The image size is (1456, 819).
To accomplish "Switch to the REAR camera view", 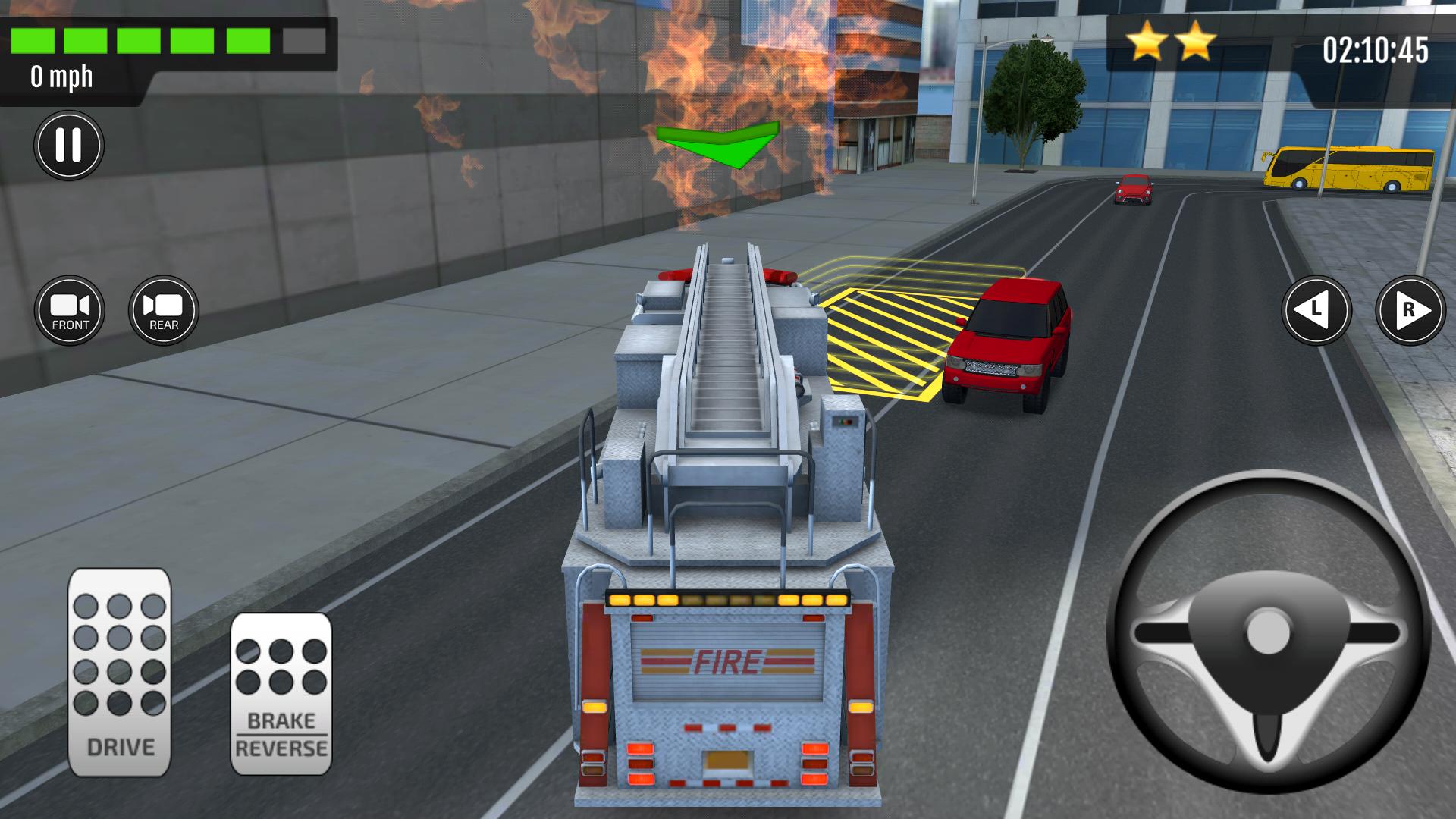I will tap(163, 309).
